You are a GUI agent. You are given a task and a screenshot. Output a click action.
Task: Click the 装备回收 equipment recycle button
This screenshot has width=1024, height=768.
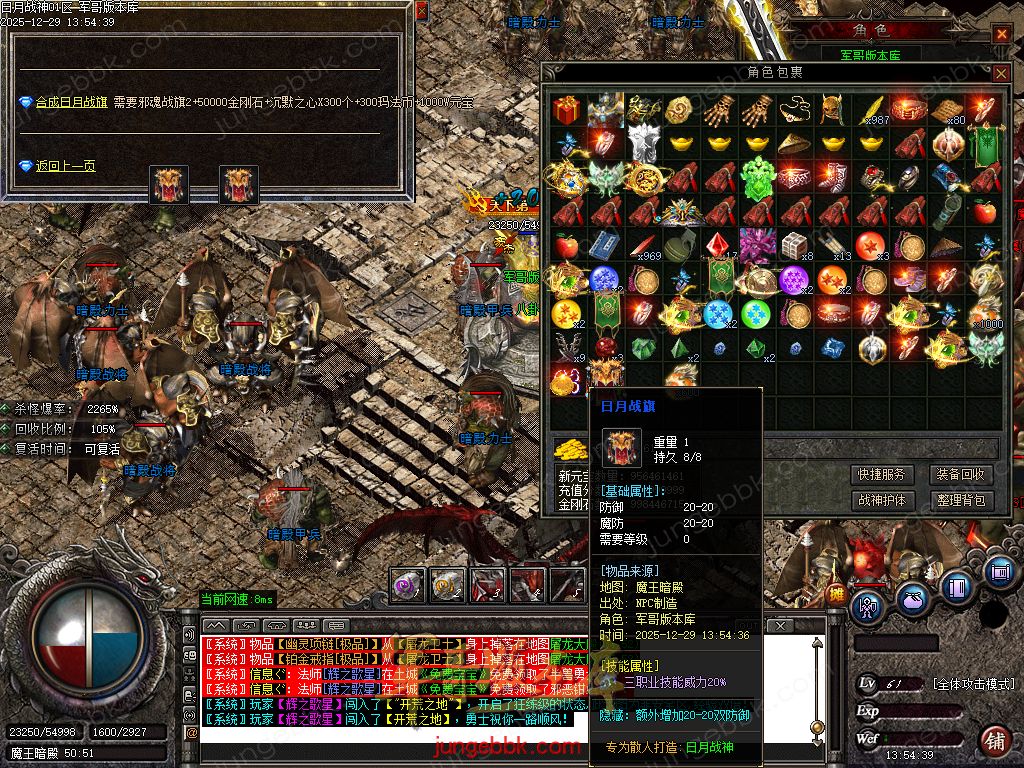(x=961, y=474)
